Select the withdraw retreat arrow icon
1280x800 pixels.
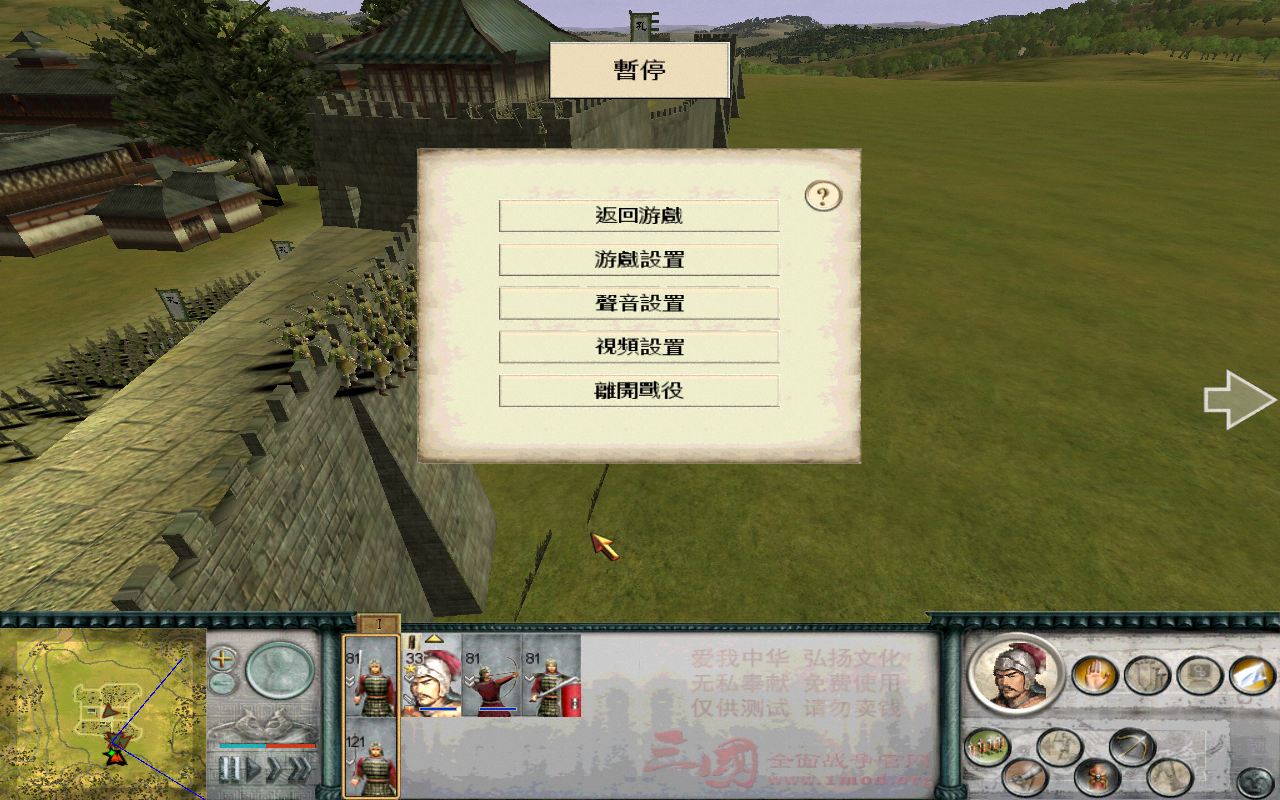(1059, 746)
